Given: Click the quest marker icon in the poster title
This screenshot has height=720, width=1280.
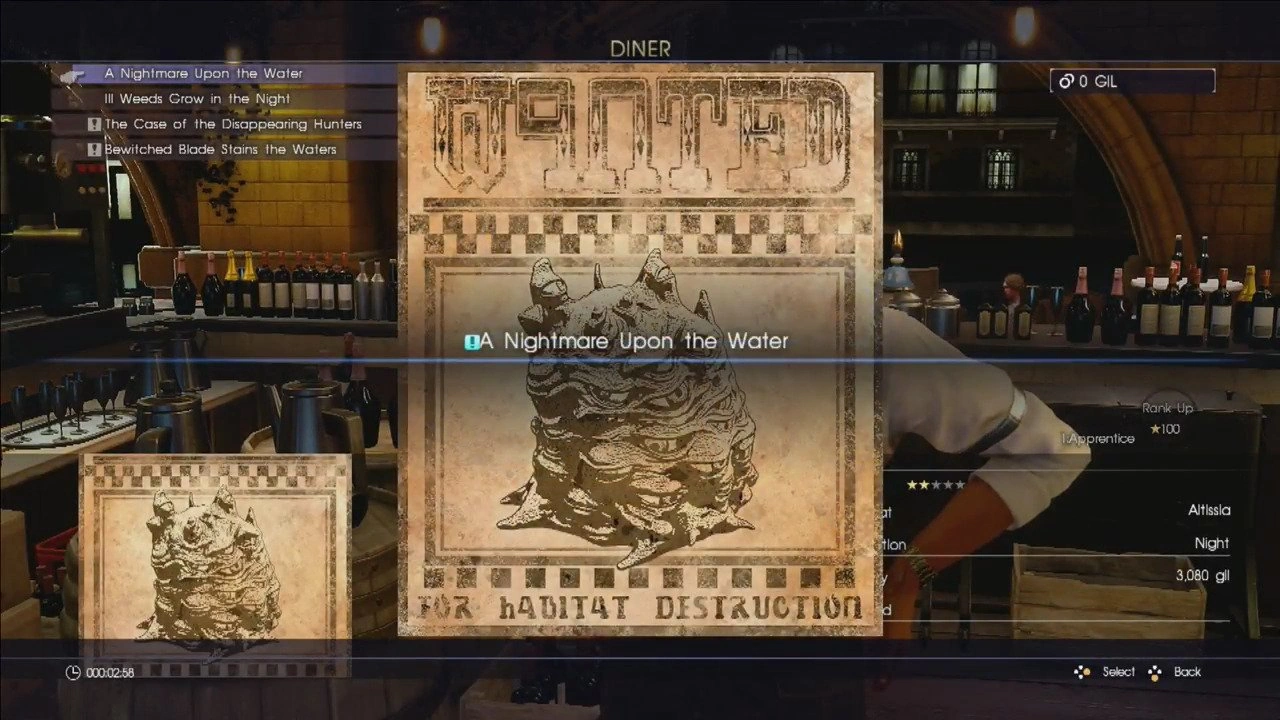Looking at the screenshot, I should [x=471, y=341].
